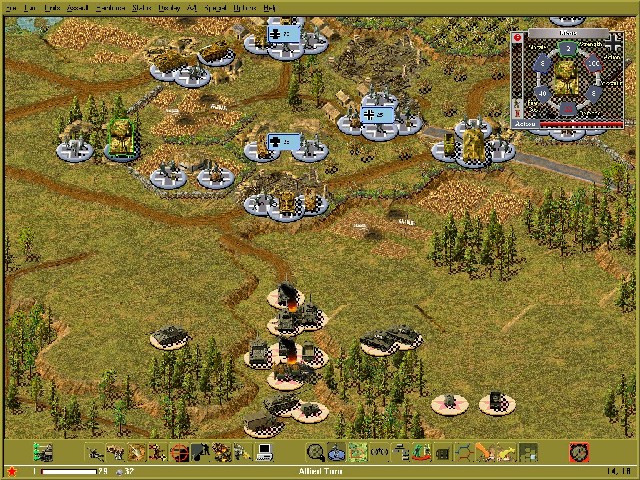Image resolution: width=640 pixels, height=480 pixels.
Task: Click the red round button on the unit info box
Action: tap(518, 38)
